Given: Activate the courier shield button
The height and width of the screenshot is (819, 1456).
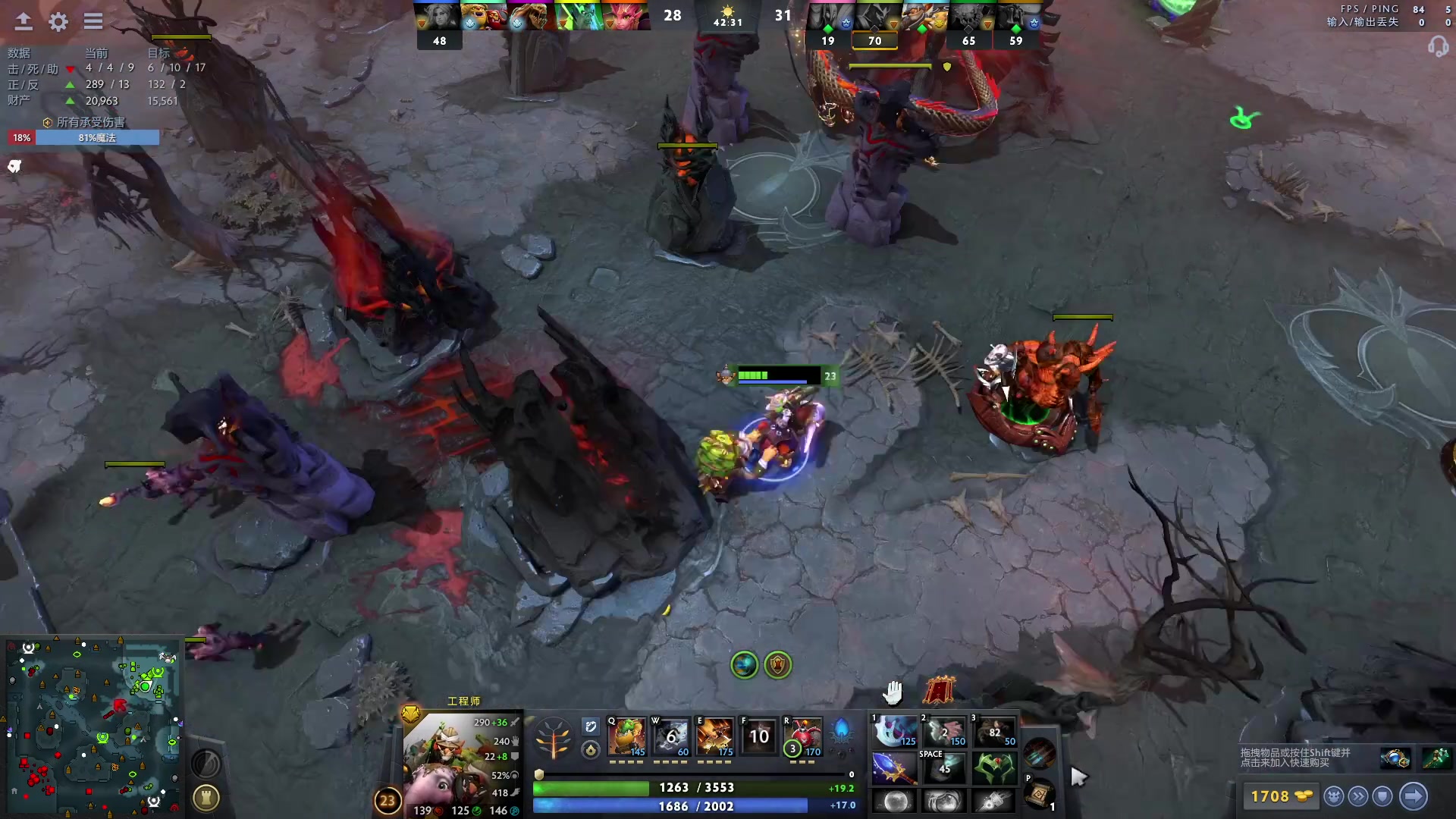Looking at the screenshot, I should pos(1382,796).
